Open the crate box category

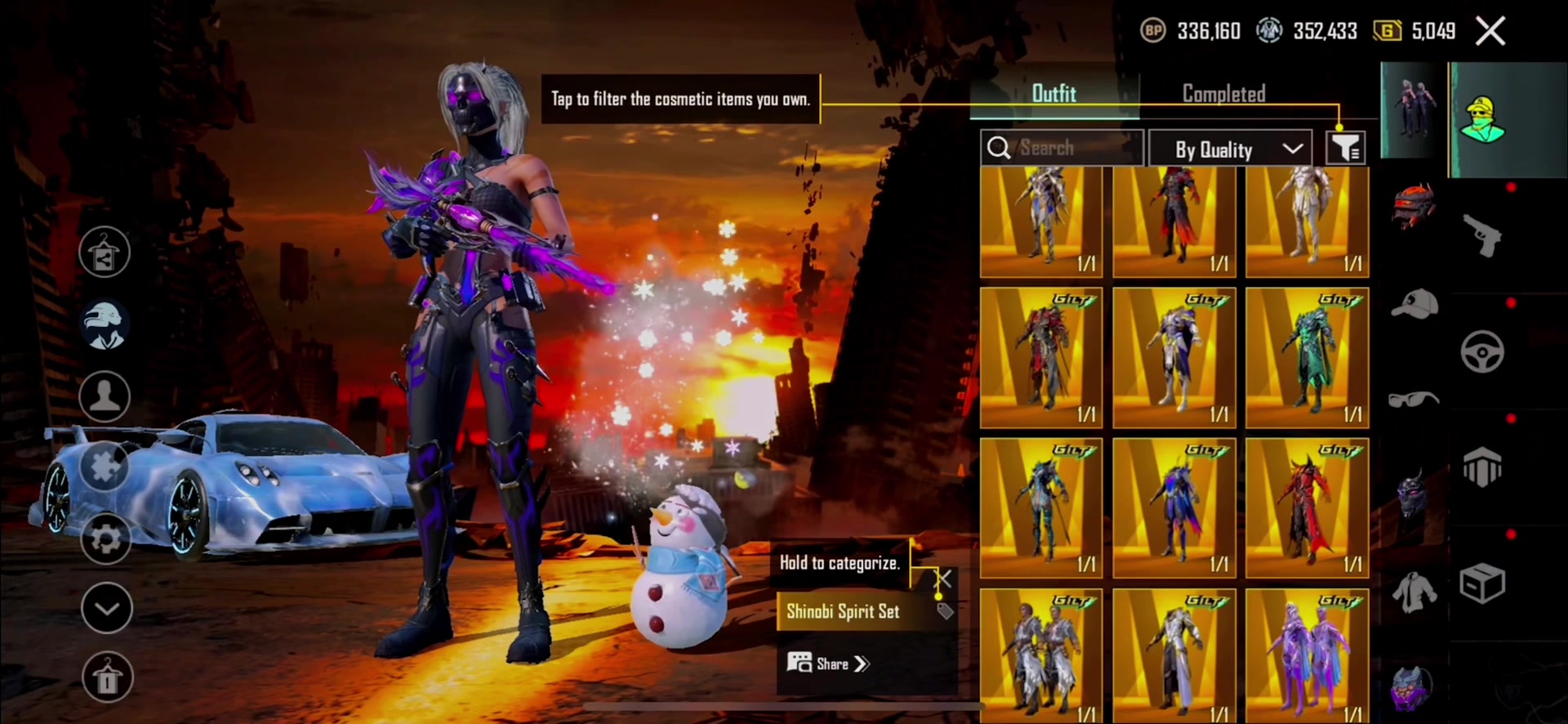click(x=1481, y=583)
